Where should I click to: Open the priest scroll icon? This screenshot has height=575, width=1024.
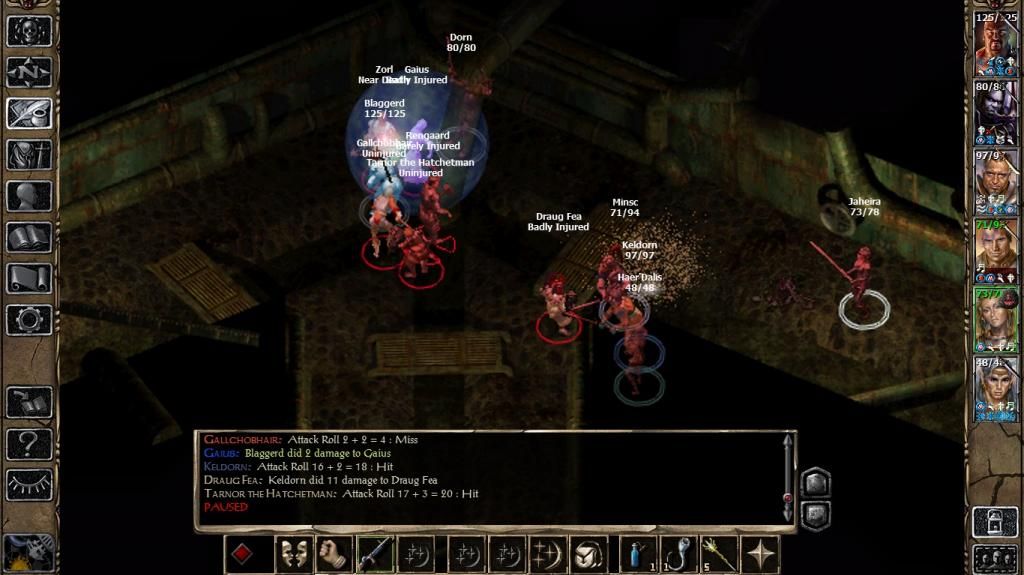point(29,278)
